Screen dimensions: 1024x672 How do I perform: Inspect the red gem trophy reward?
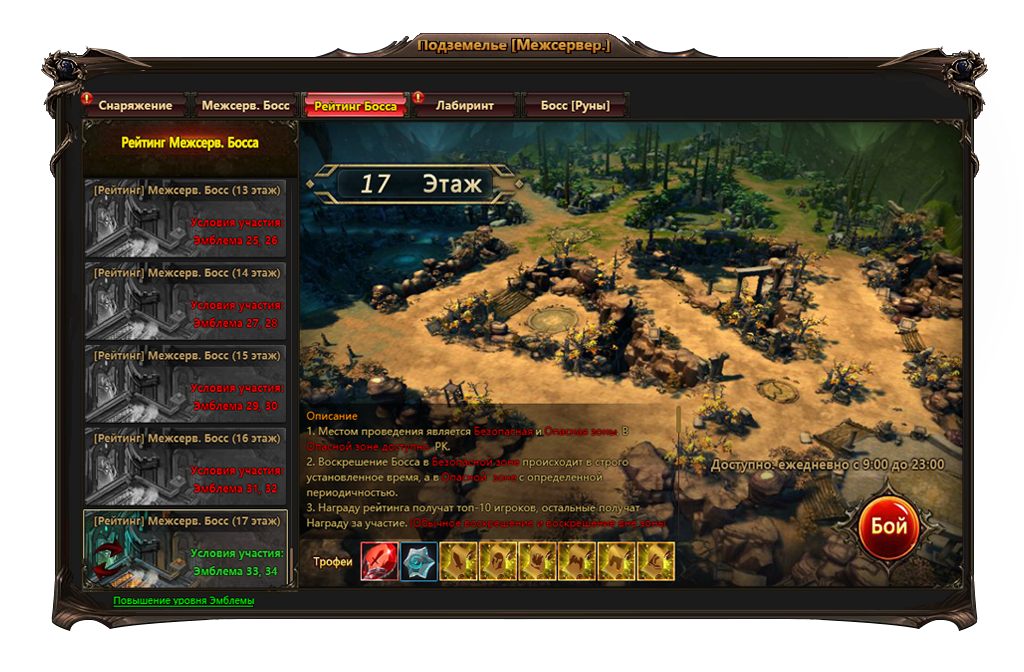coord(380,561)
